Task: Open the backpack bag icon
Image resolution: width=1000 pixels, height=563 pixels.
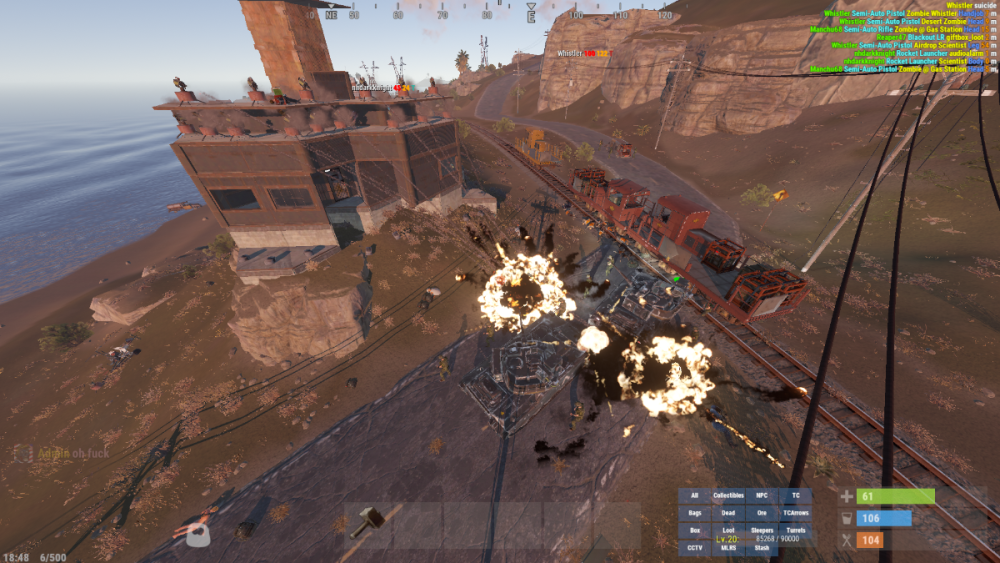Action: [x=199, y=538]
